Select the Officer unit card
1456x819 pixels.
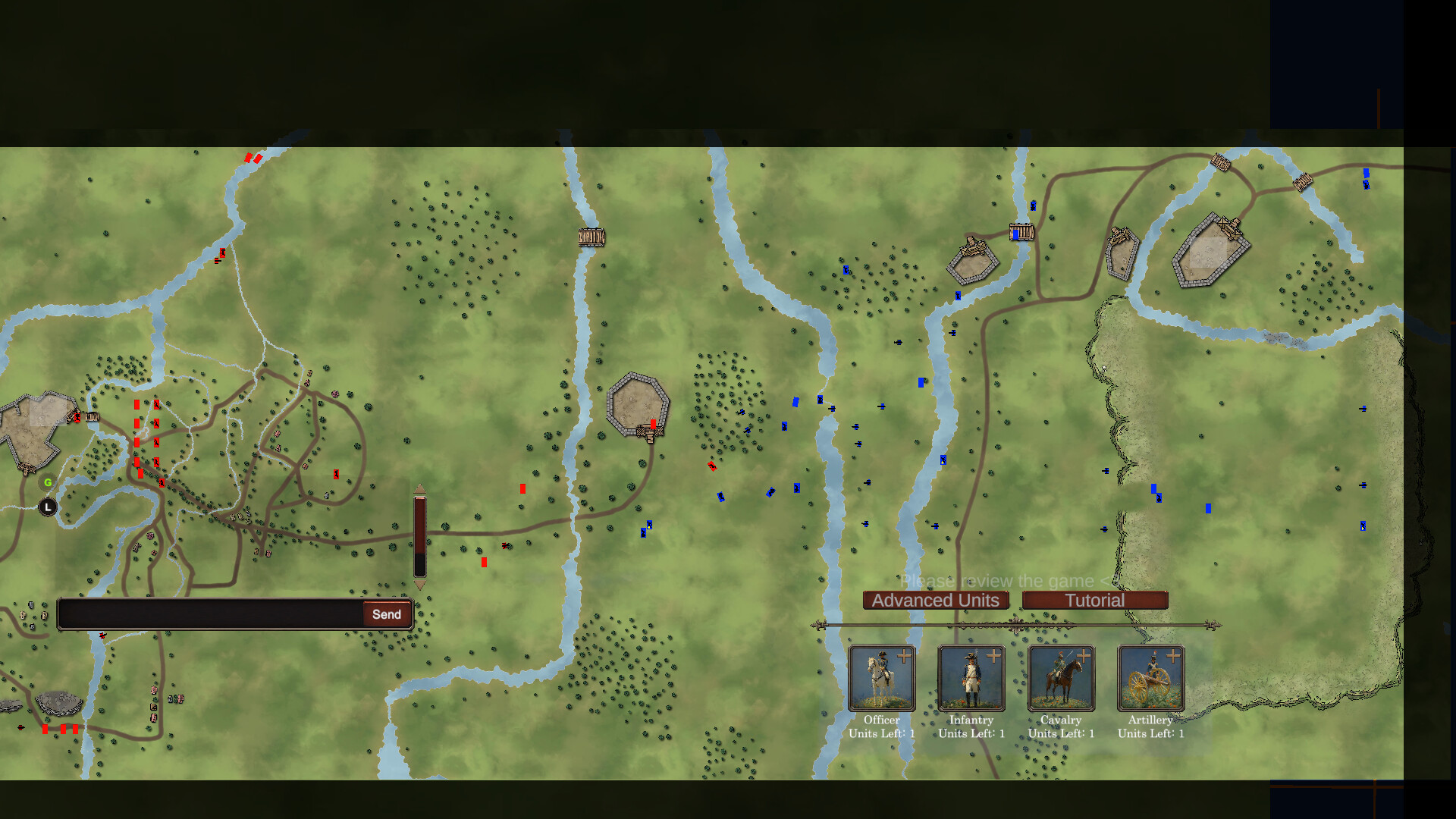881,679
